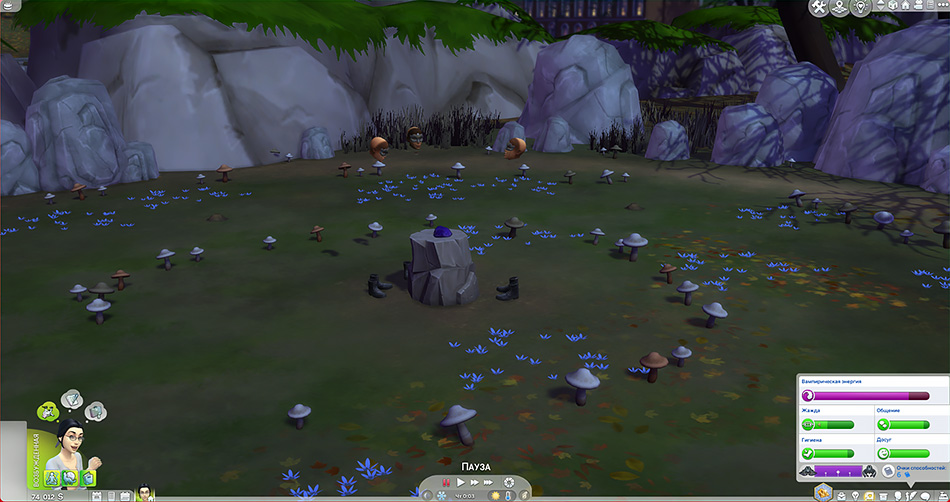Open the gold cube needs panel tab

pyautogui.click(x=822, y=492)
